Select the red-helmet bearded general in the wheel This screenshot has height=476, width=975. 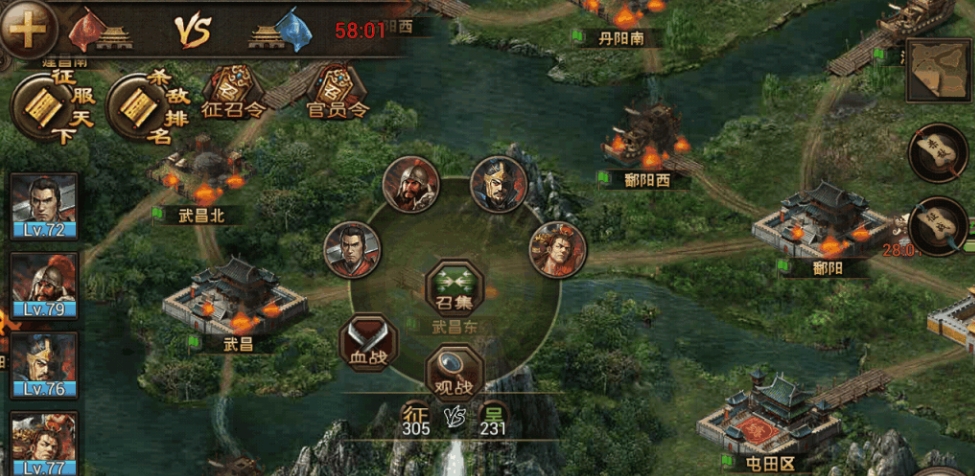click(410, 184)
